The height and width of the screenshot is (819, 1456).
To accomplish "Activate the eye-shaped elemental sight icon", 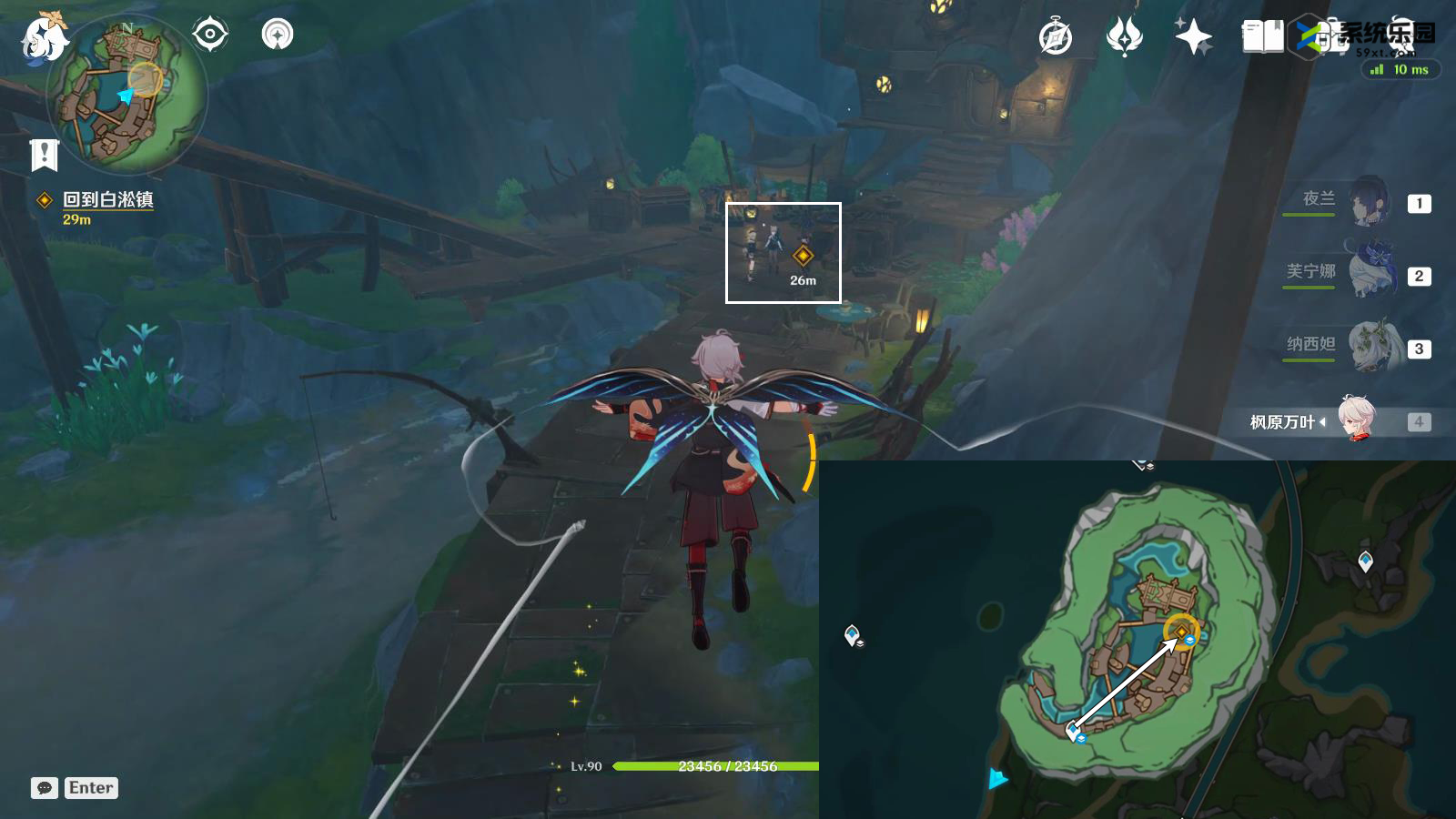I will tap(210, 35).
